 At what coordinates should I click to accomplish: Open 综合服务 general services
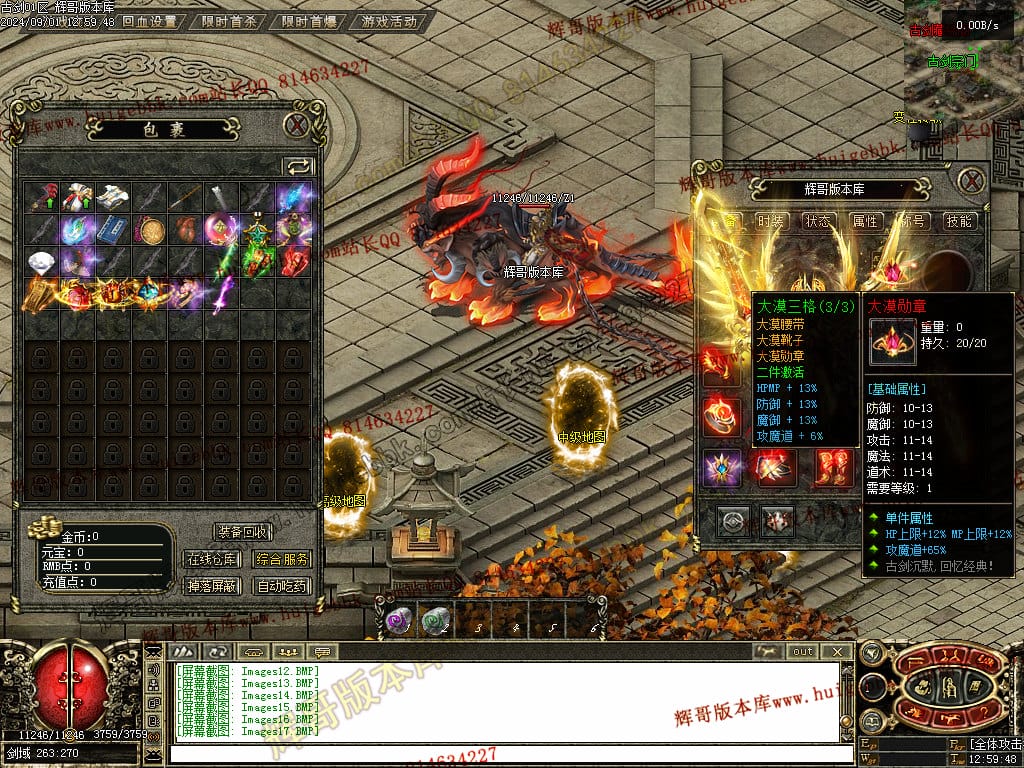[x=281, y=559]
